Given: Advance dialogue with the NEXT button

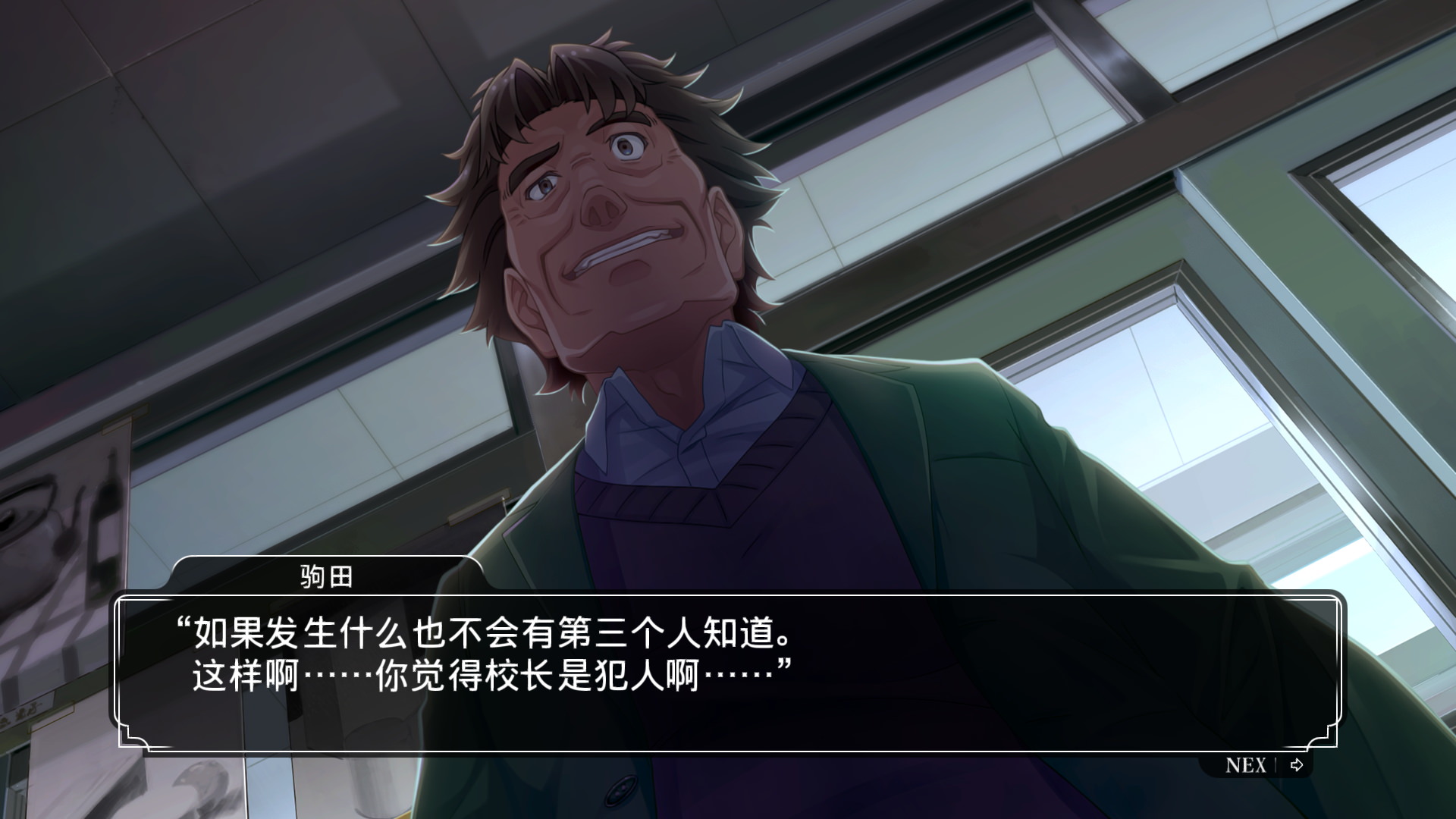Looking at the screenshot, I should tap(1263, 765).
